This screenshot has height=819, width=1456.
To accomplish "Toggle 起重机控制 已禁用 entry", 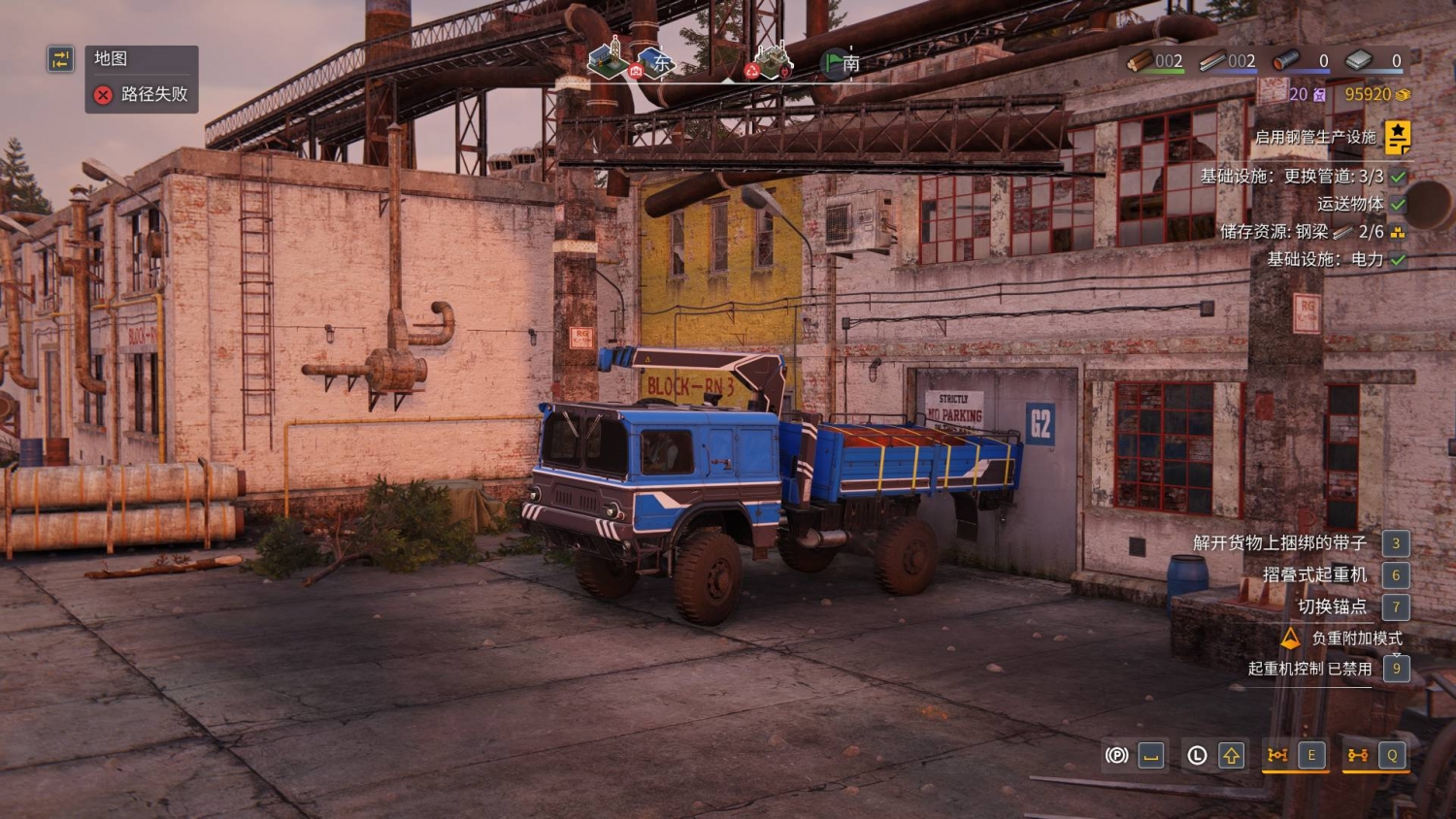I will pyautogui.click(x=1309, y=669).
